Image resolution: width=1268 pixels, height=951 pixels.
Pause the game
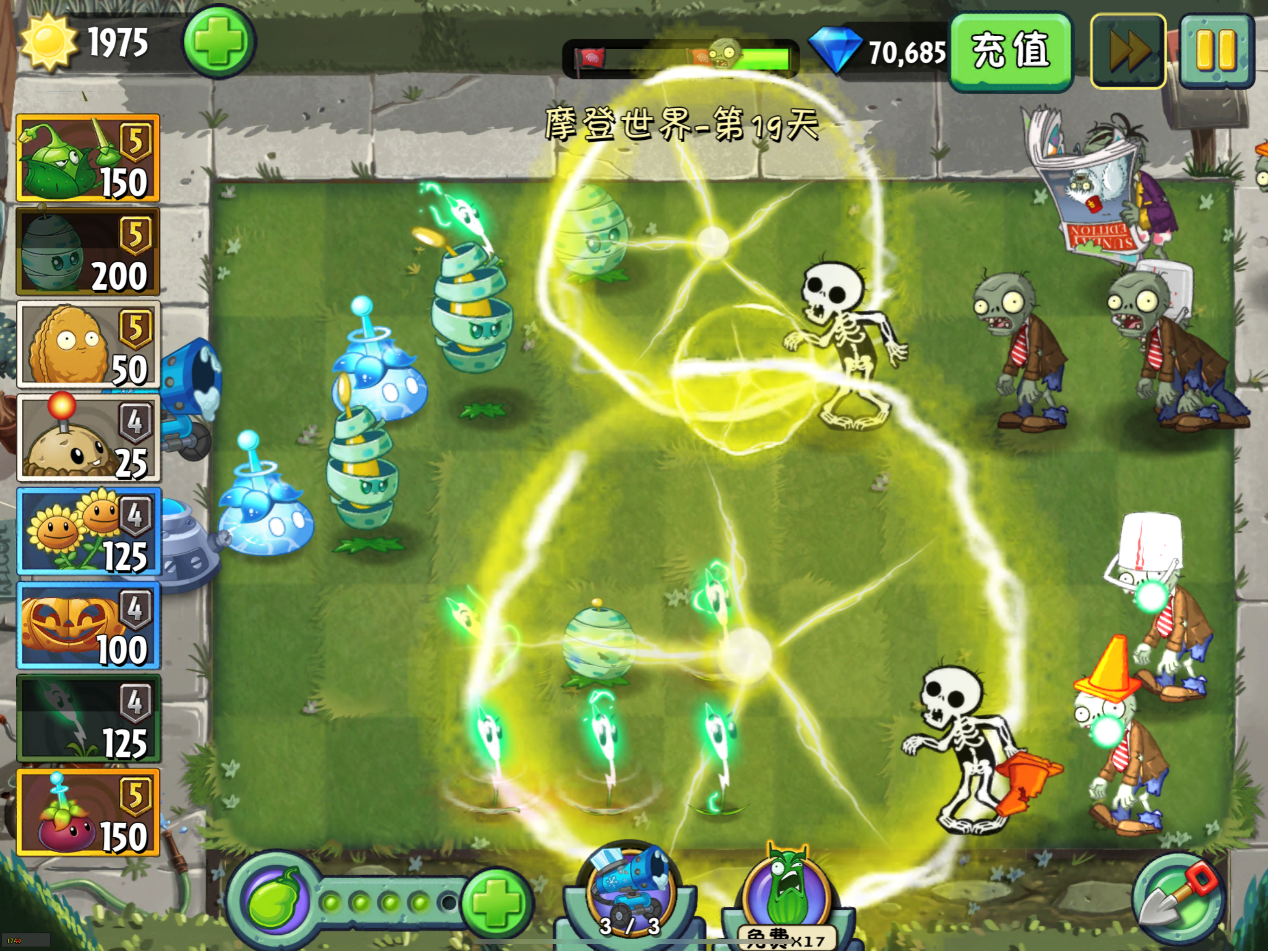[x=1216, y=51]
